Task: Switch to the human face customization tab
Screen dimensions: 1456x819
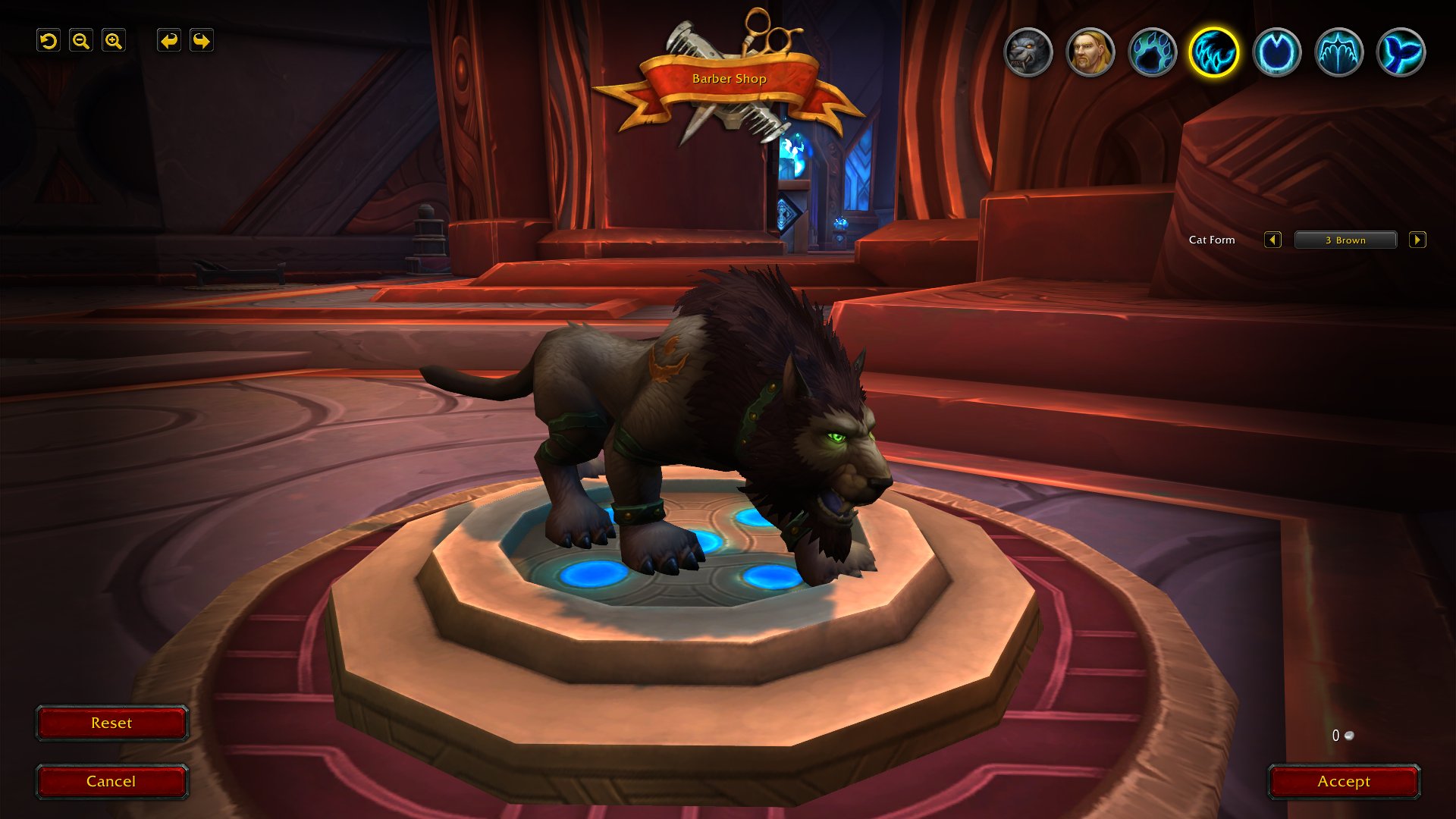Action: click(1090, 52)
